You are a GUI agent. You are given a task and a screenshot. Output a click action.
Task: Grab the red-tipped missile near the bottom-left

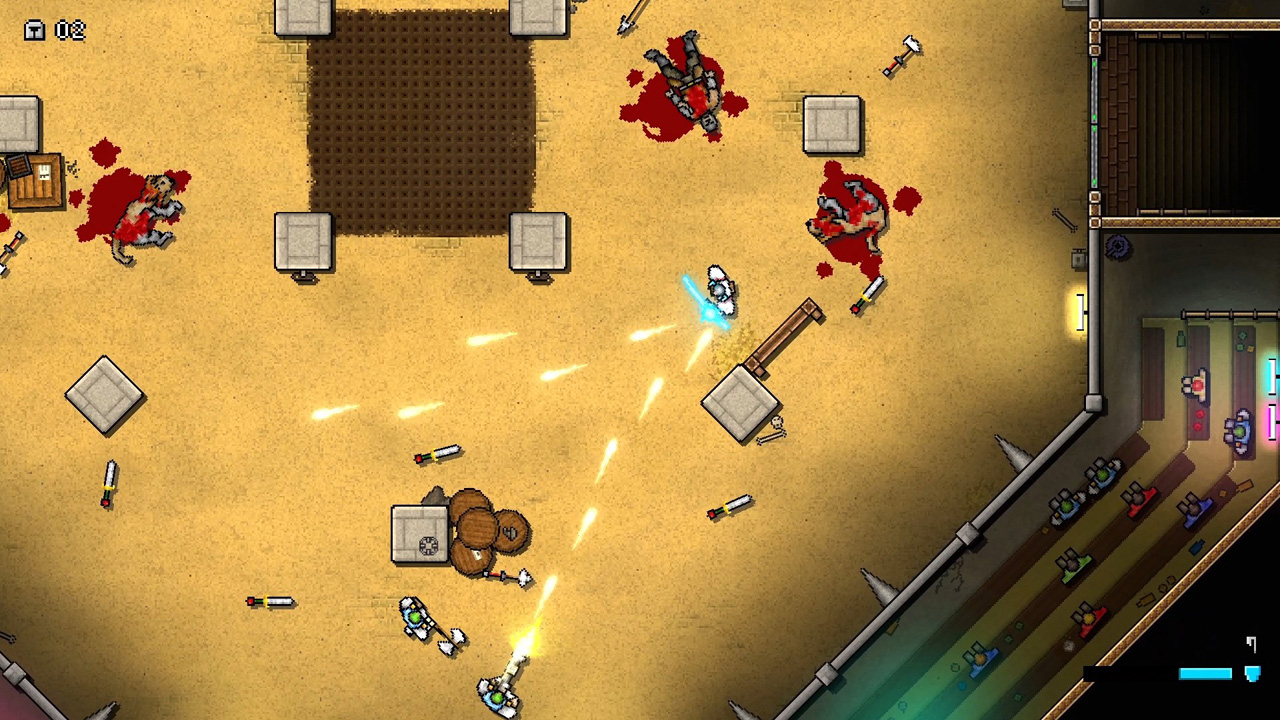pyautogui.click(x=270, y=602)
